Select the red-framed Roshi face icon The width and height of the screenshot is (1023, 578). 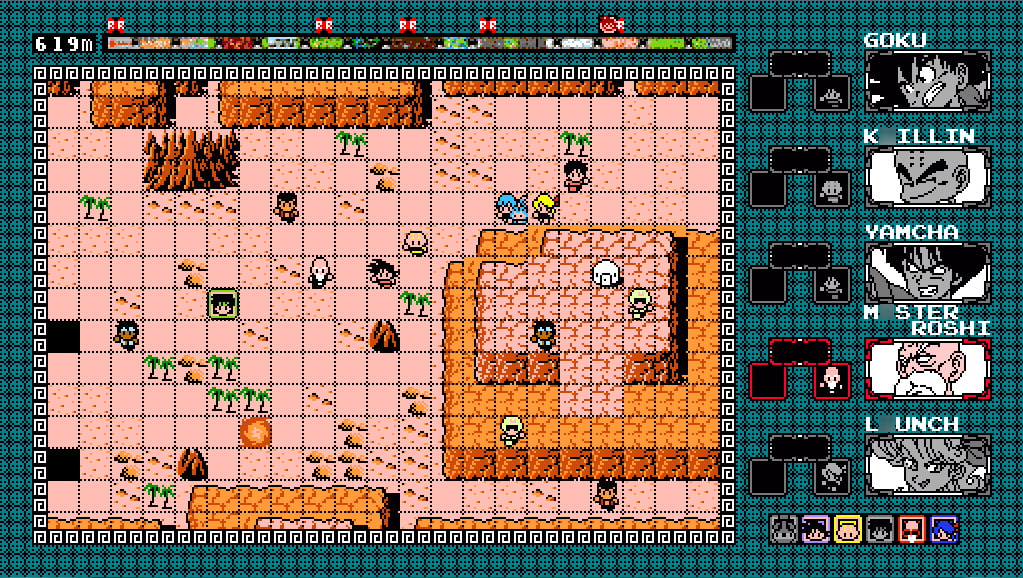click(912, 529)
